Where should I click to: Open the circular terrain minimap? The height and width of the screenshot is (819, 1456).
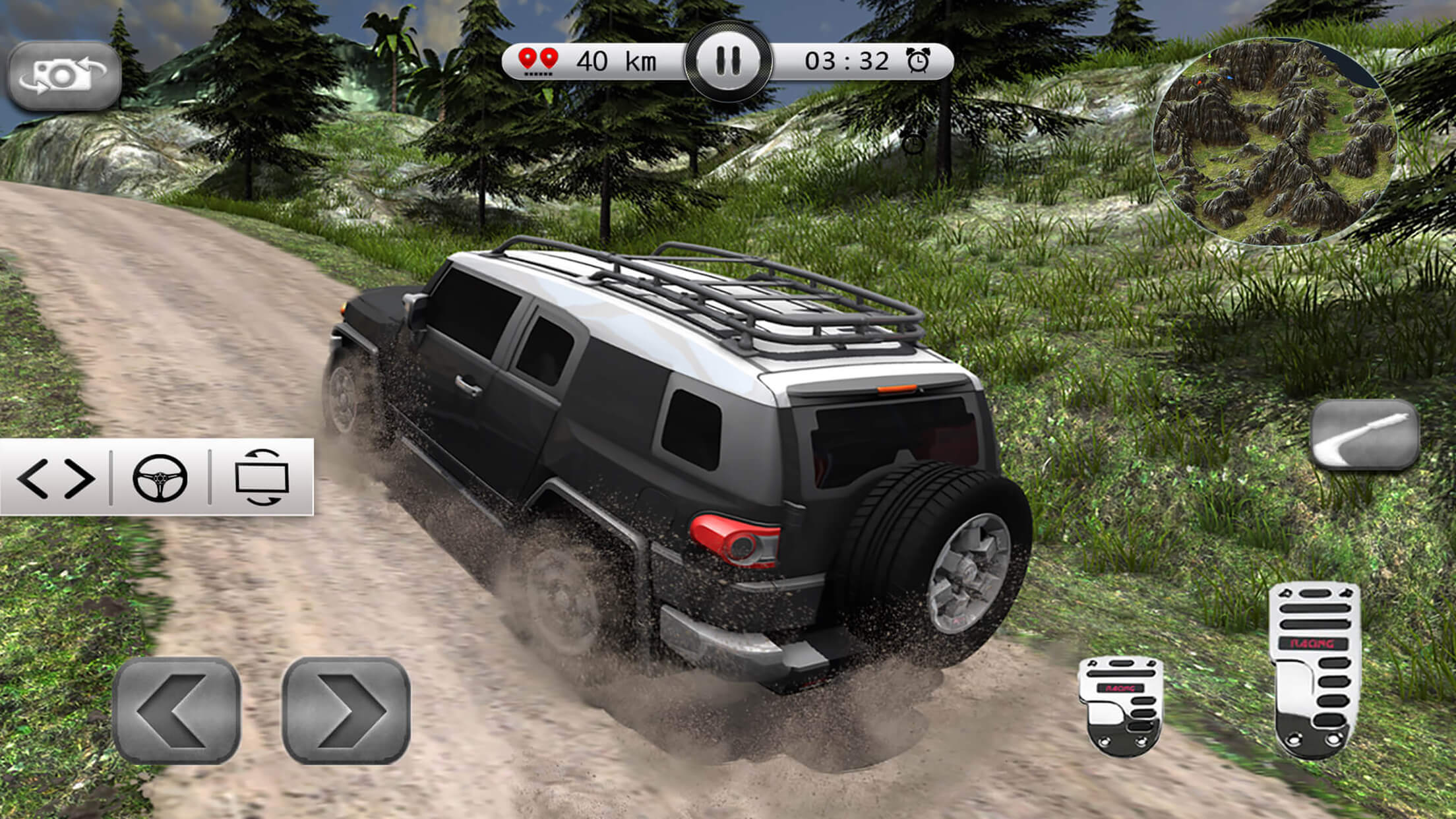pyautogui.click(x=1274, y=142)
